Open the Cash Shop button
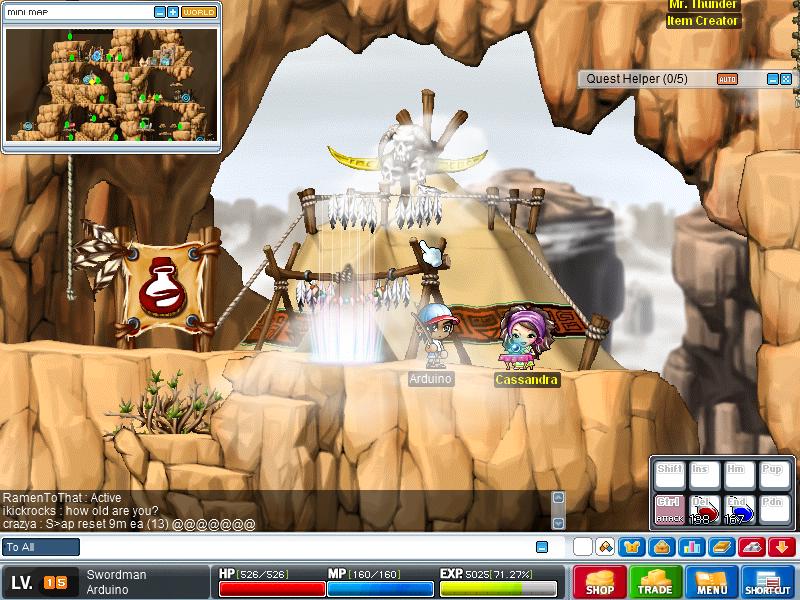The width and height of the screenshot is (800, 600). click(x=600, y=581)
